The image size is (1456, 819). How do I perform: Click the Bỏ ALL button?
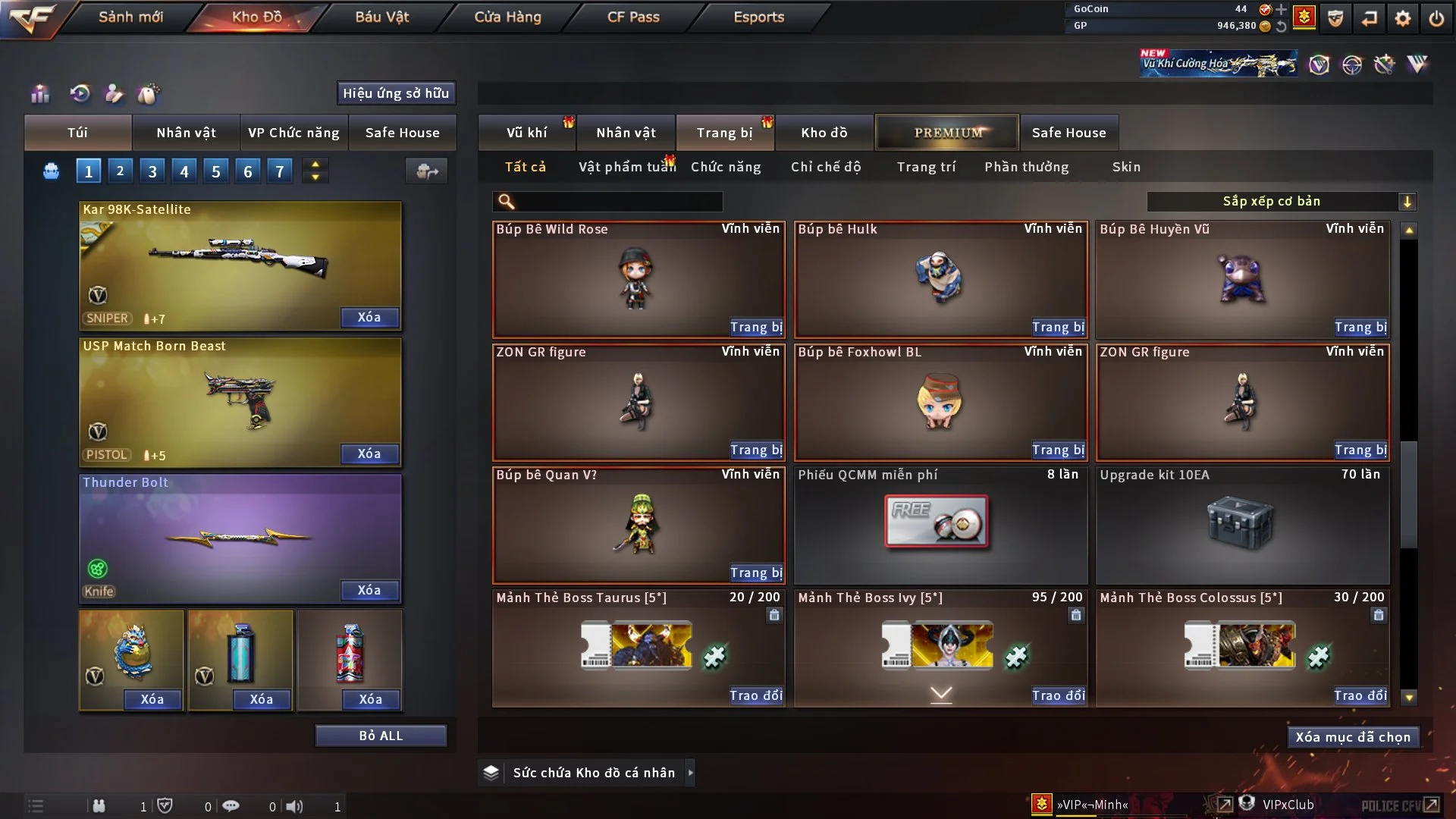click(x=381, y=736)
